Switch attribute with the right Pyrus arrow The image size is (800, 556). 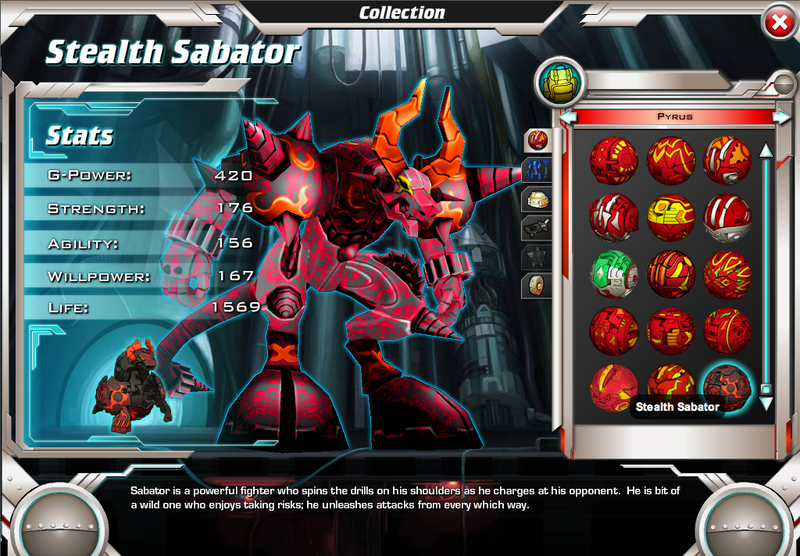[780, 117]
